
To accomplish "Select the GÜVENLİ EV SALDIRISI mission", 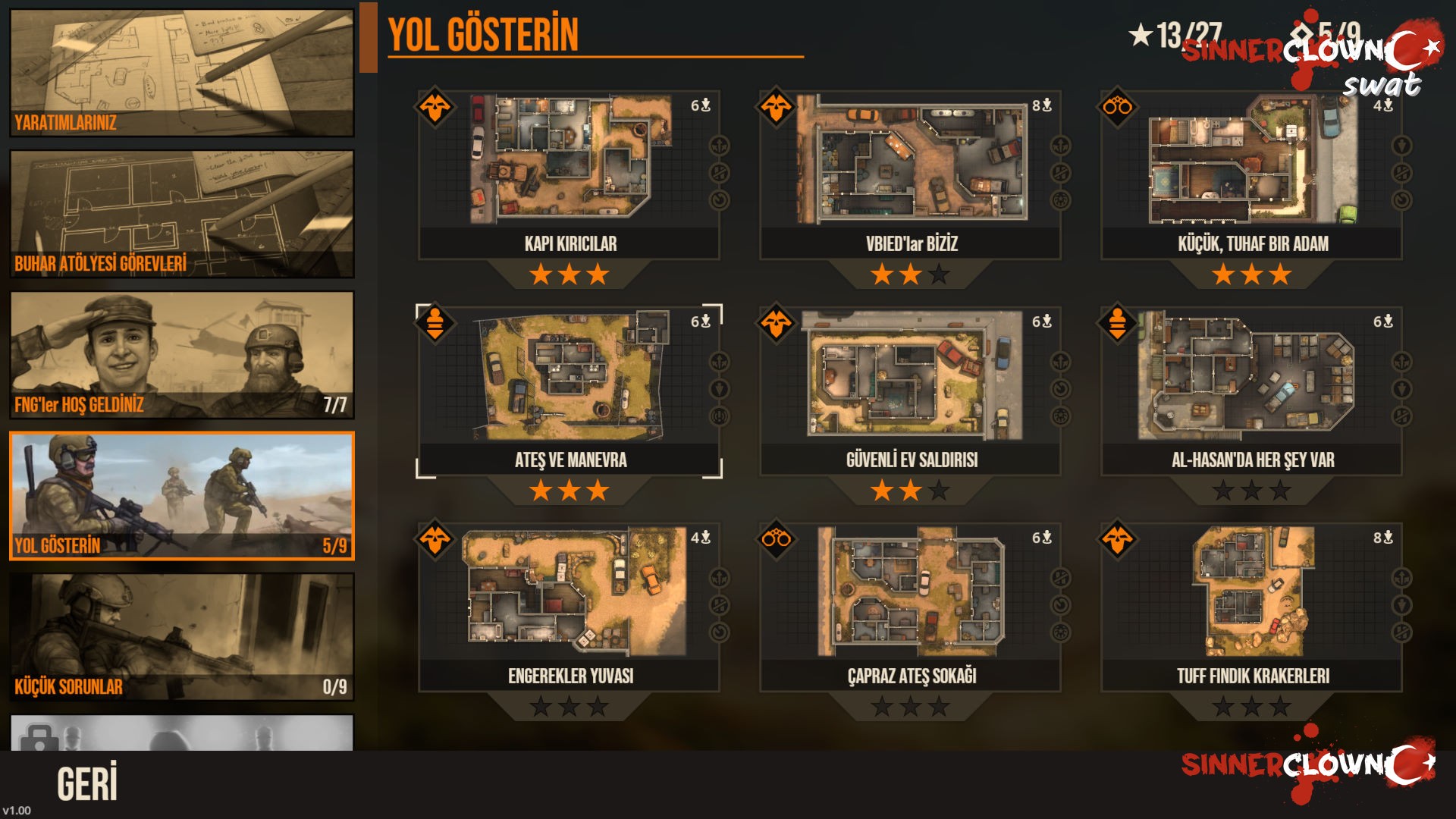I will tap(910, 391).
